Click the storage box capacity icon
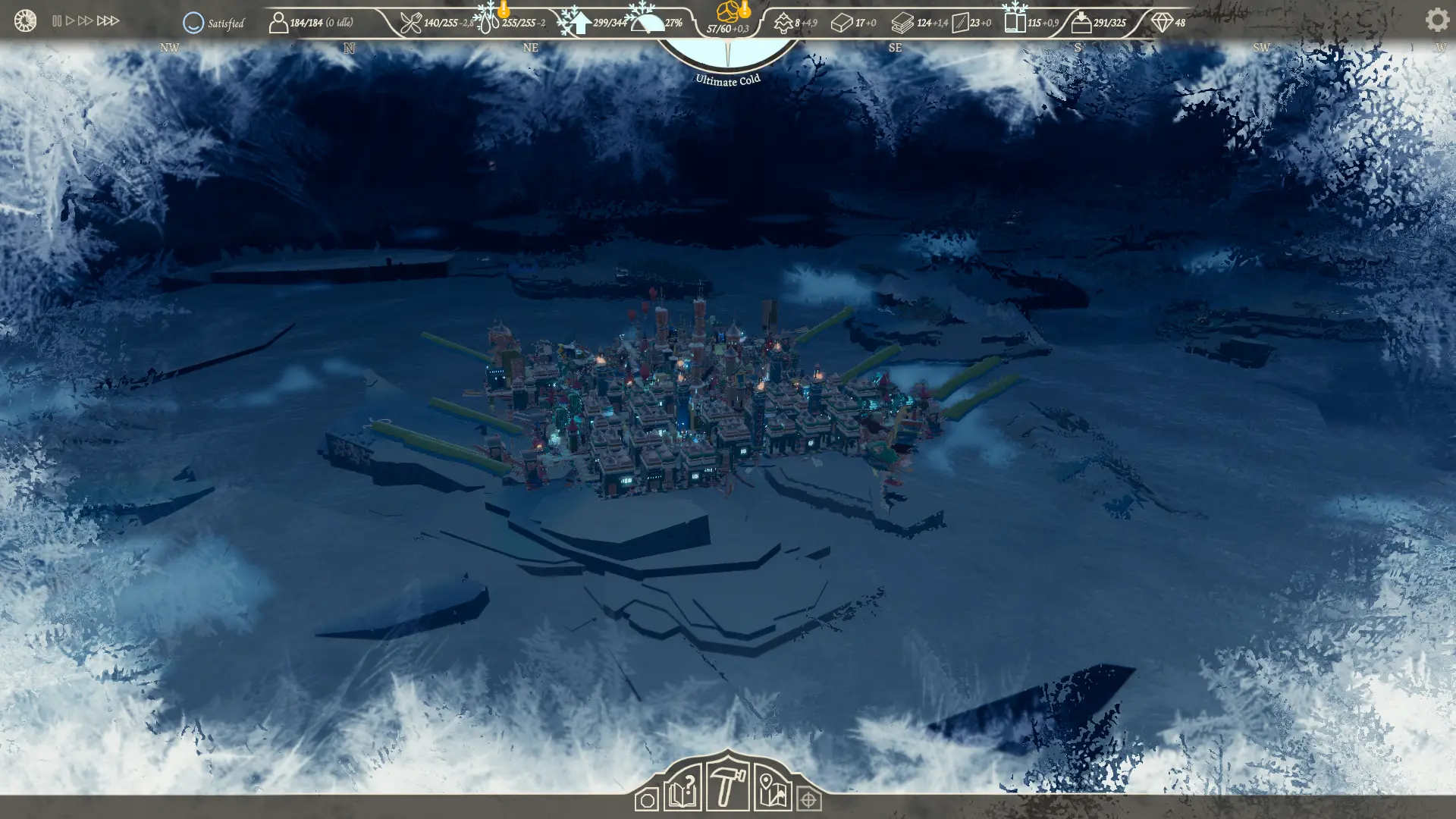Screen dimensions: 1456x819 [x=1081, y=23]
